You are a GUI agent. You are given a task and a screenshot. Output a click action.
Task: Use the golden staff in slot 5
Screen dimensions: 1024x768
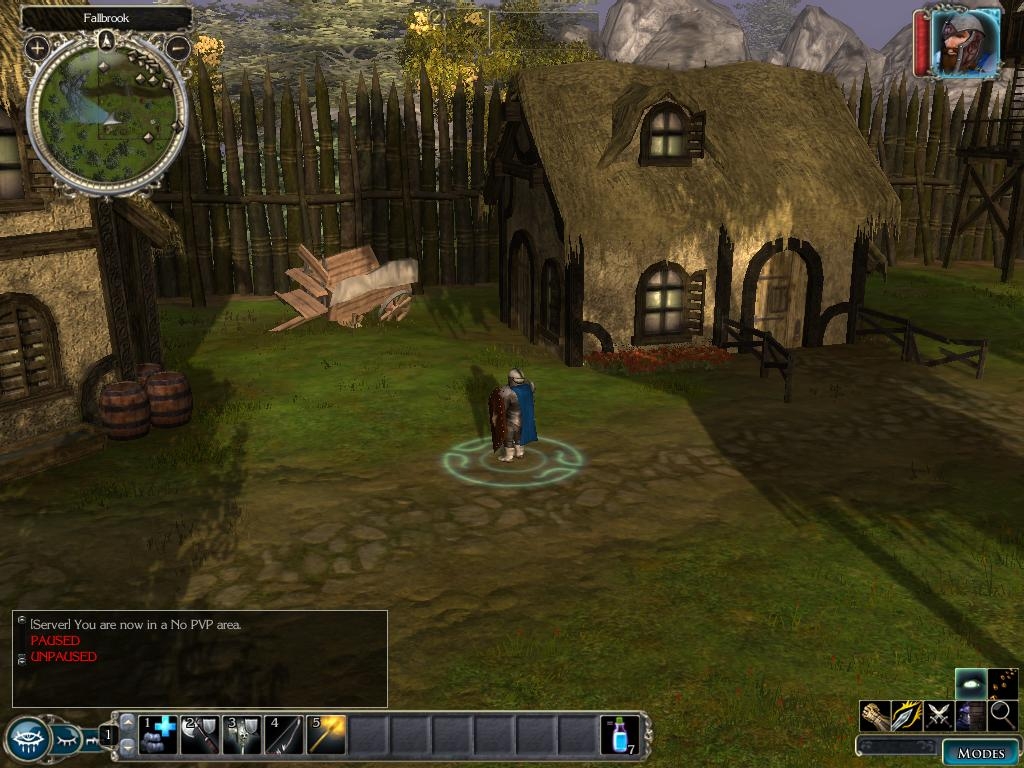click(x=325, y=735)
